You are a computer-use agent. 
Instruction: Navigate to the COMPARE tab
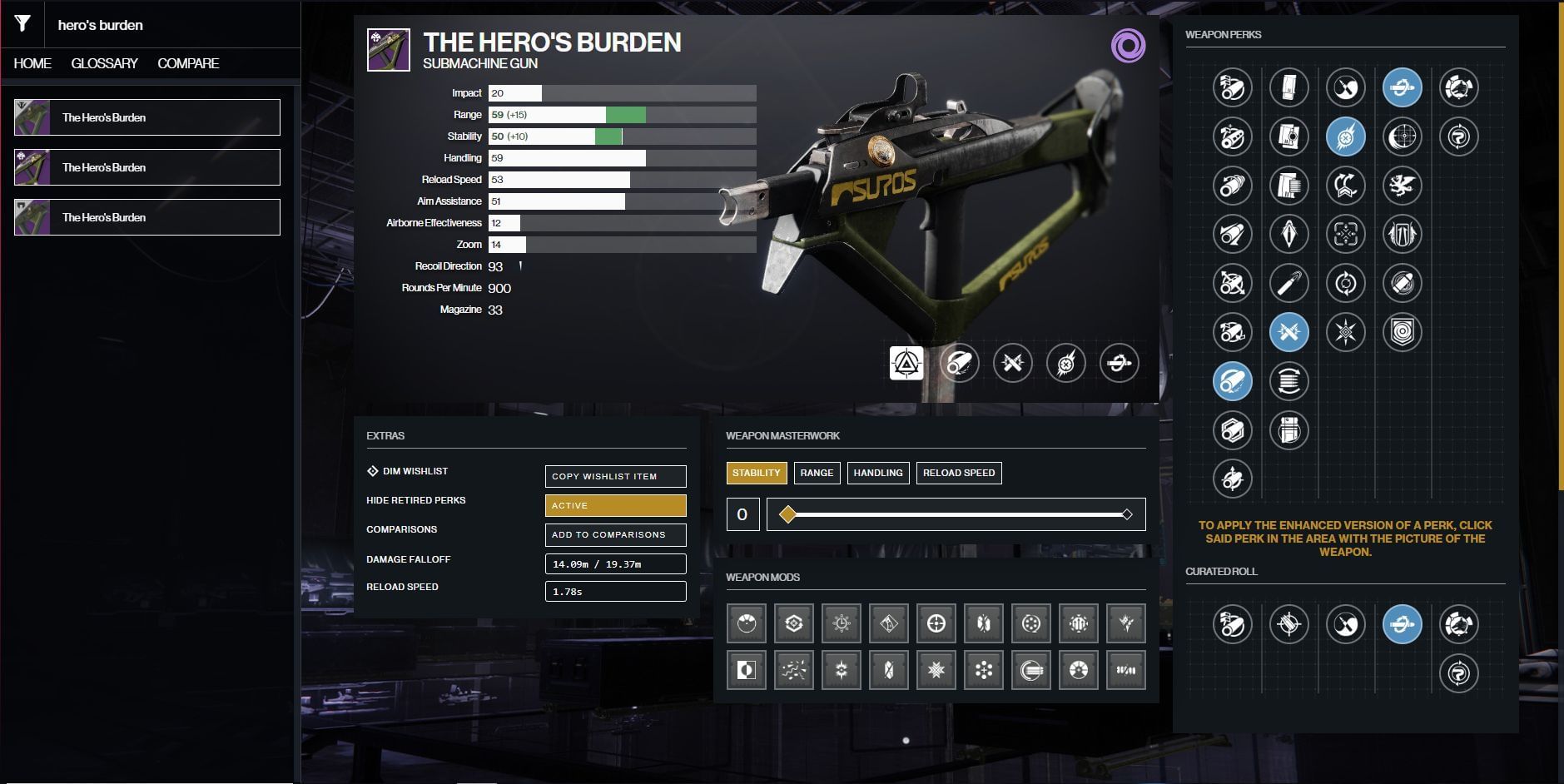[x=187, y=62]
